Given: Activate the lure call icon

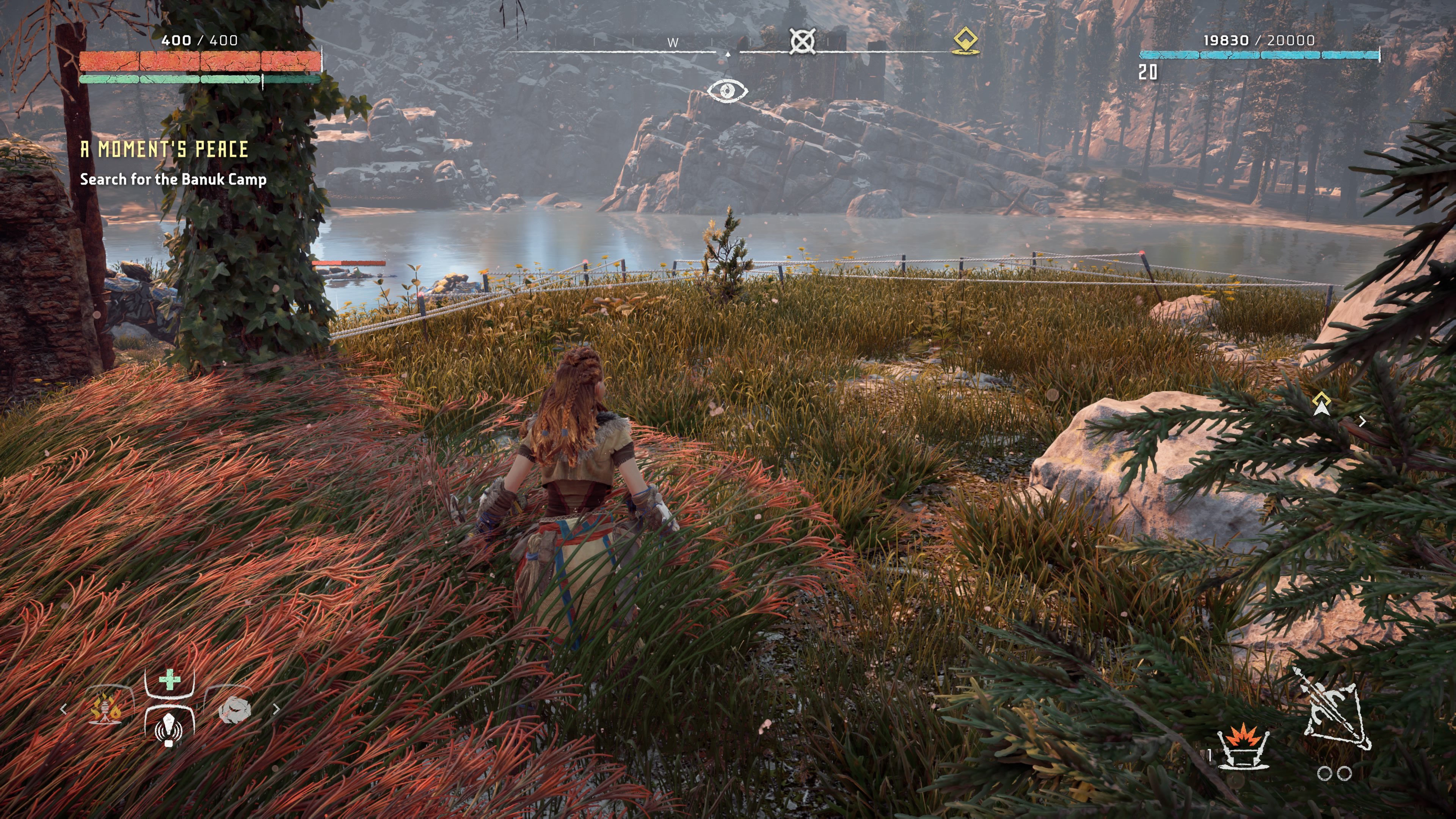Looking at the screenshot, I should pyautogui.click(x=169, y=728).
